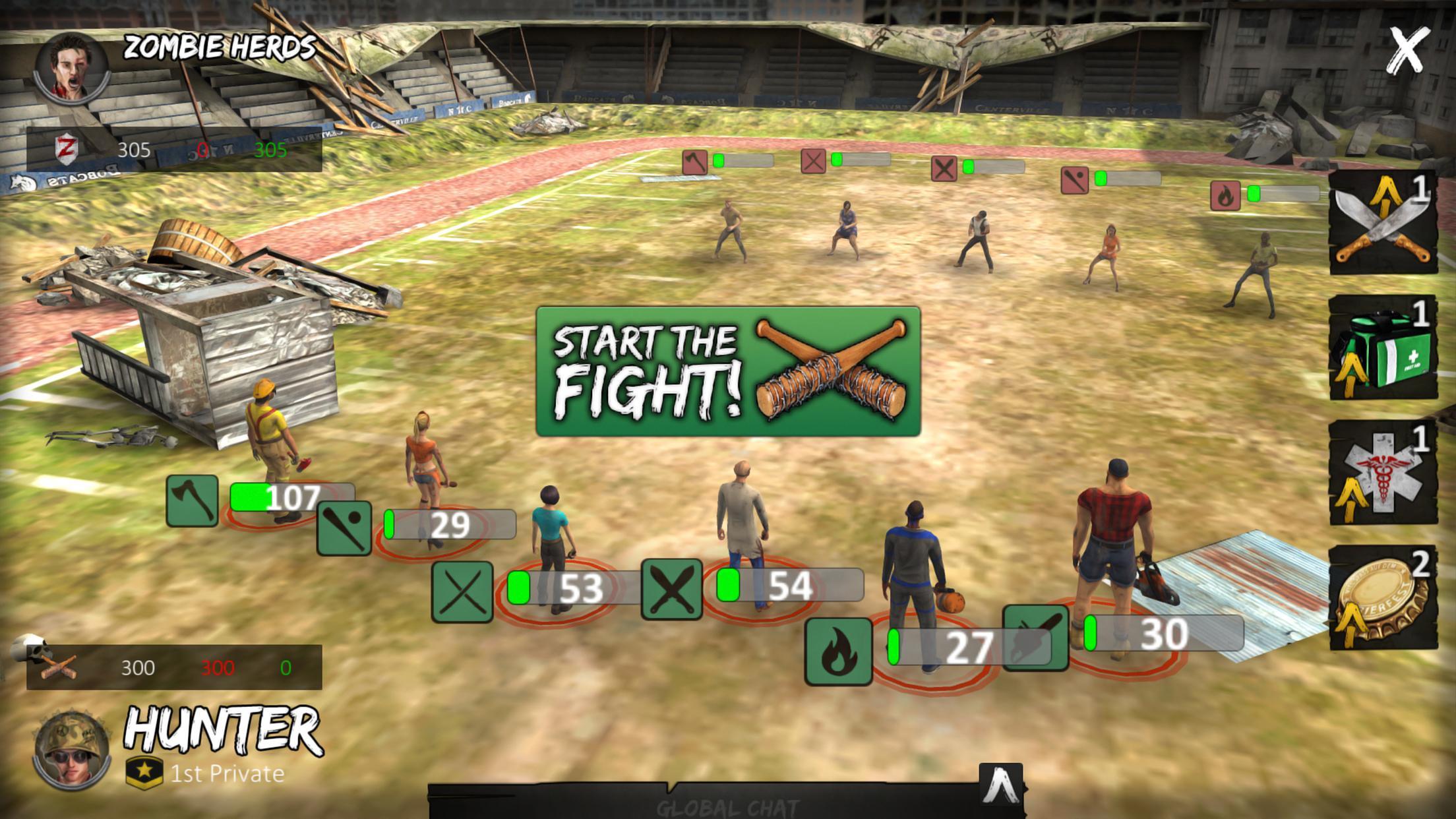Select the green flame unit icon
This screenshot has width=1456, height=819.
point(838,651)
